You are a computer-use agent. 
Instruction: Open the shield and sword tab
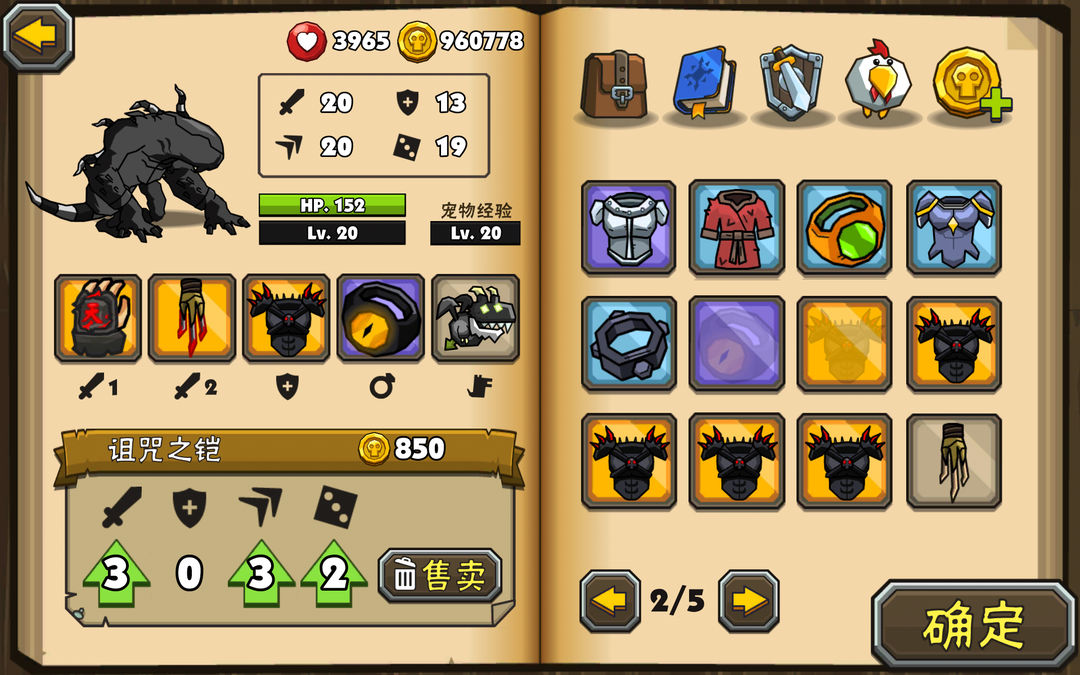[x=791, y=82]
